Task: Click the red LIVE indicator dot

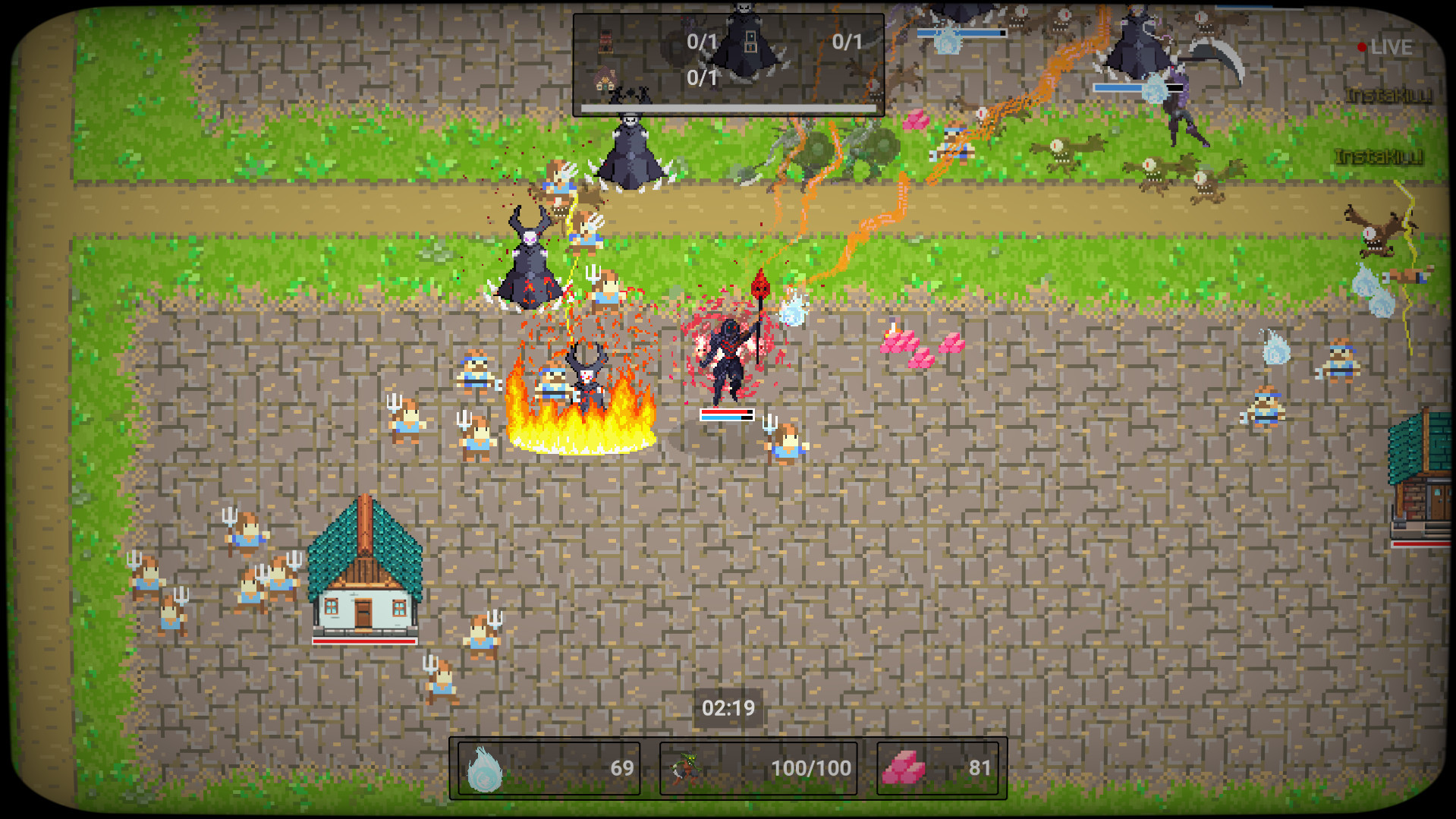Action: click(1363, 47)
